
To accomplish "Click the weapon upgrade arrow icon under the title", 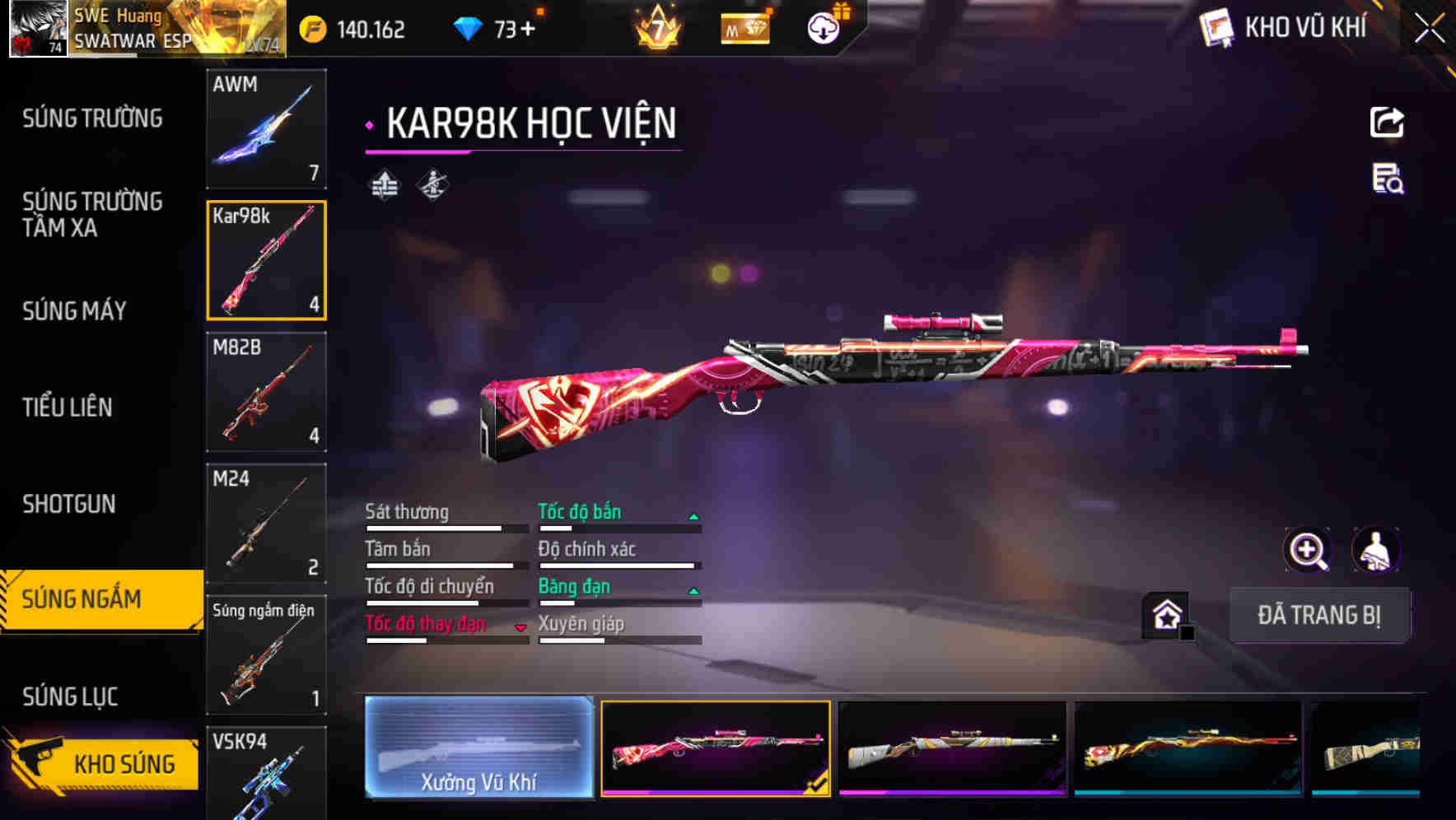I will coord(382,184).
